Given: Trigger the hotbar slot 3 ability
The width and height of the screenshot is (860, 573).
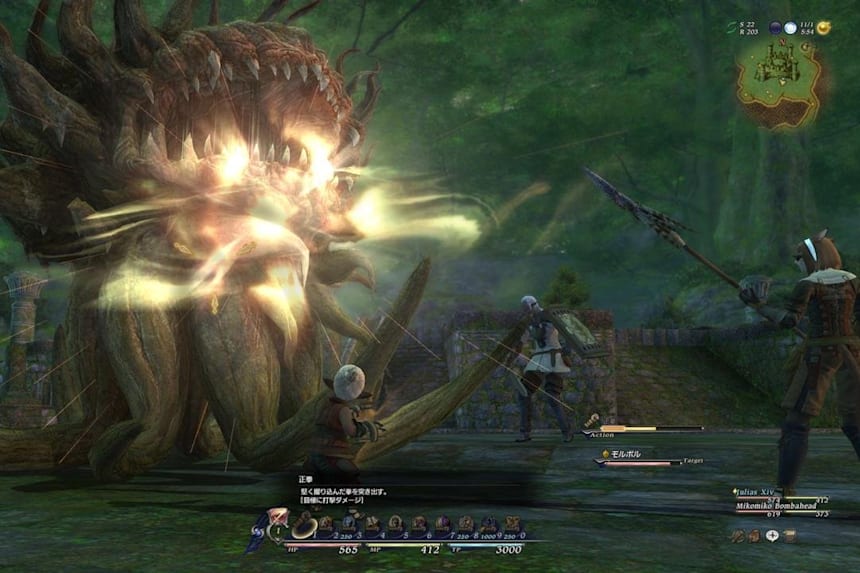Looking at the screenshot, I should pos(349,523).
